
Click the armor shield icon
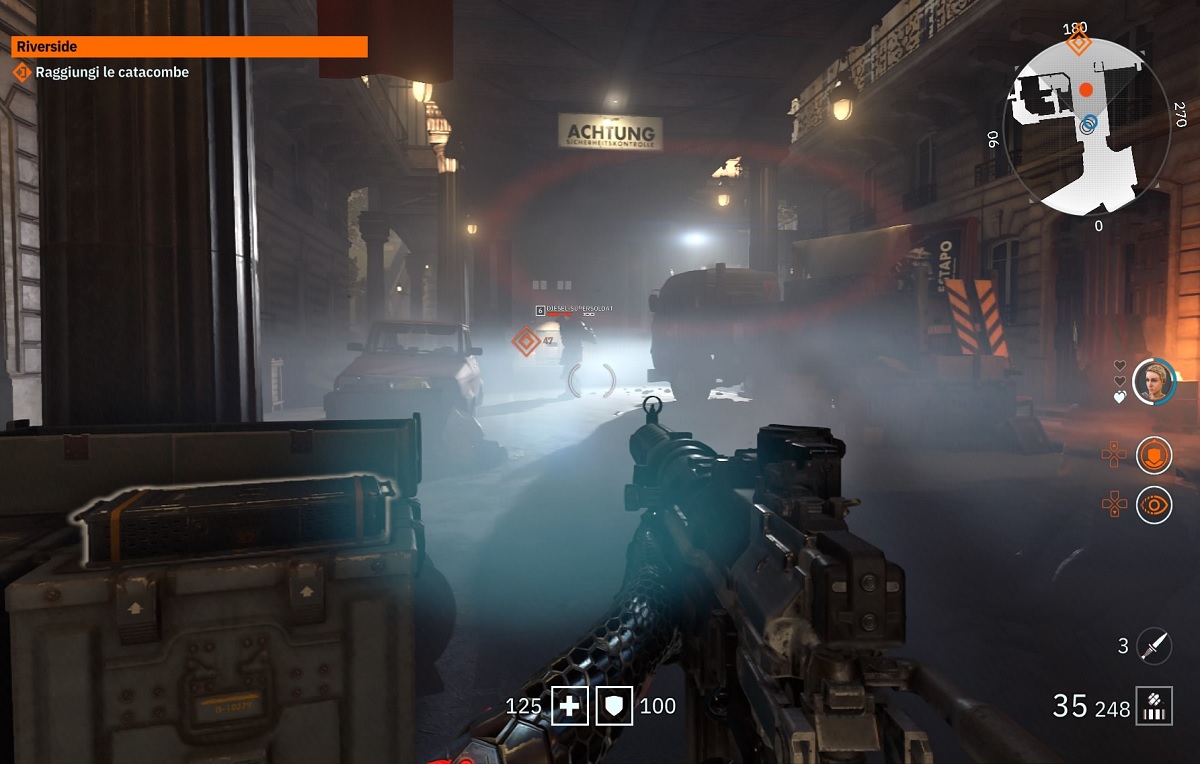click(x=614, y=707)
